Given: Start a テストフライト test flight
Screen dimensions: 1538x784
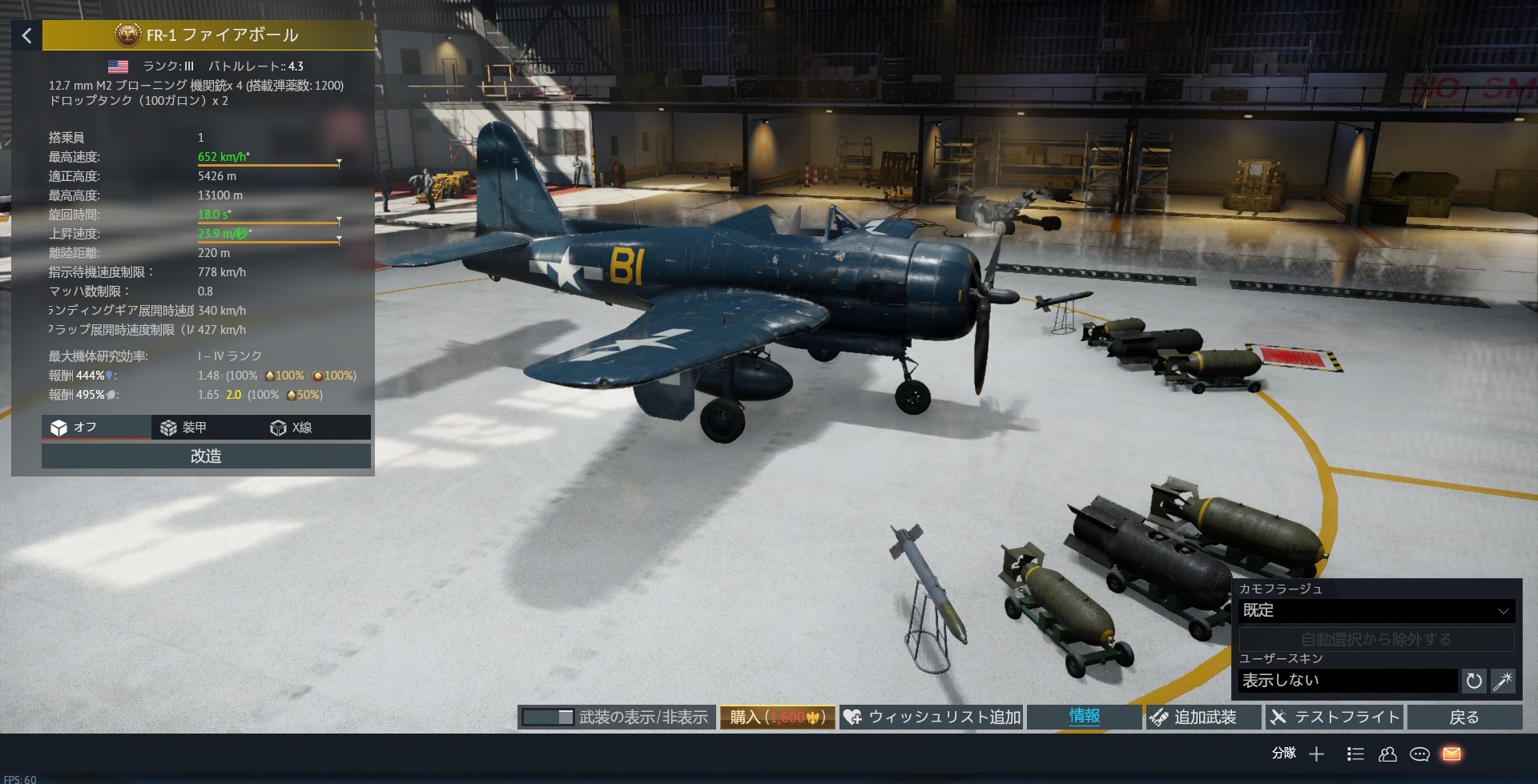Looking at the screenshot, I should [1335, 718].
